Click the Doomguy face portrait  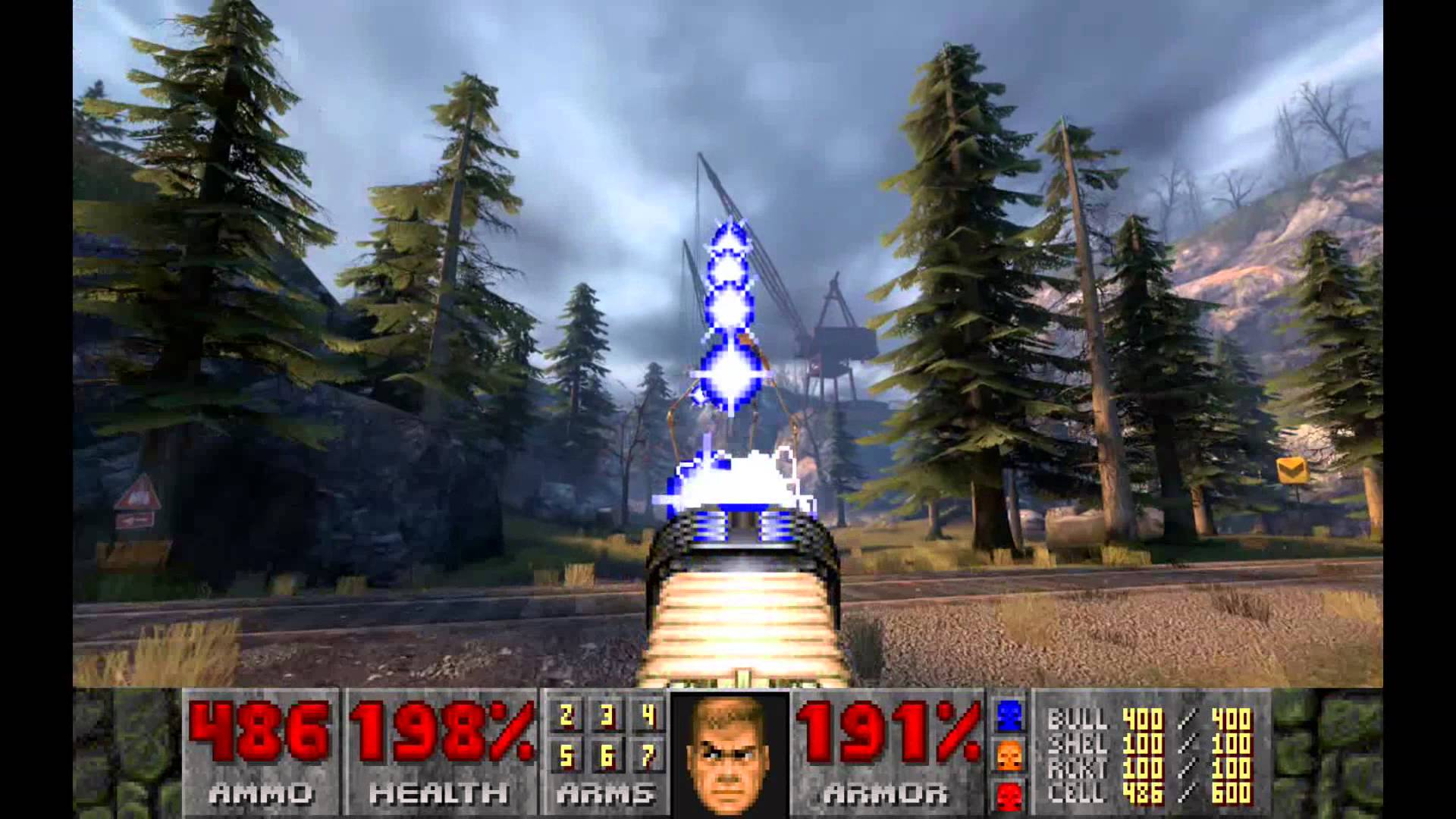pyautogui.click(x=730, y=755)
